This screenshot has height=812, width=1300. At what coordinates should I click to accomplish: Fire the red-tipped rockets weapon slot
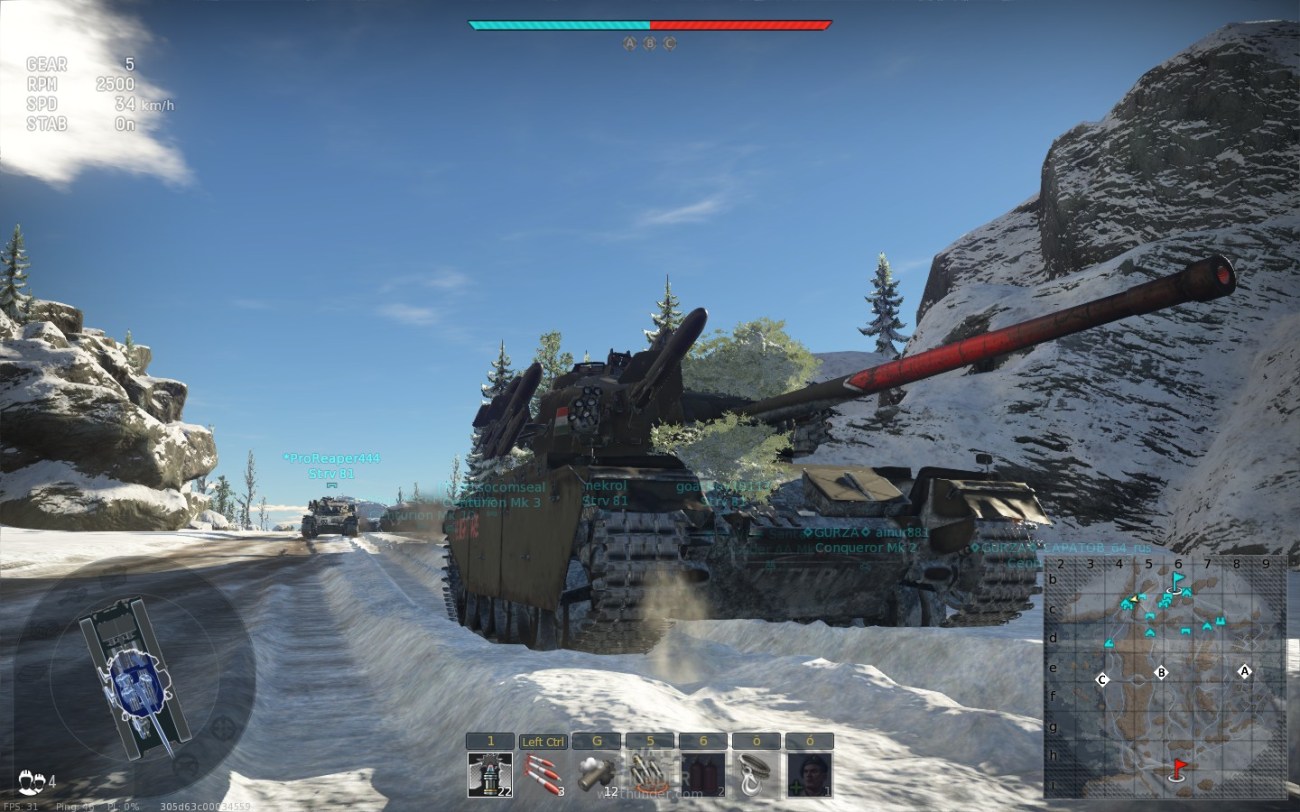tap(543, 773)
